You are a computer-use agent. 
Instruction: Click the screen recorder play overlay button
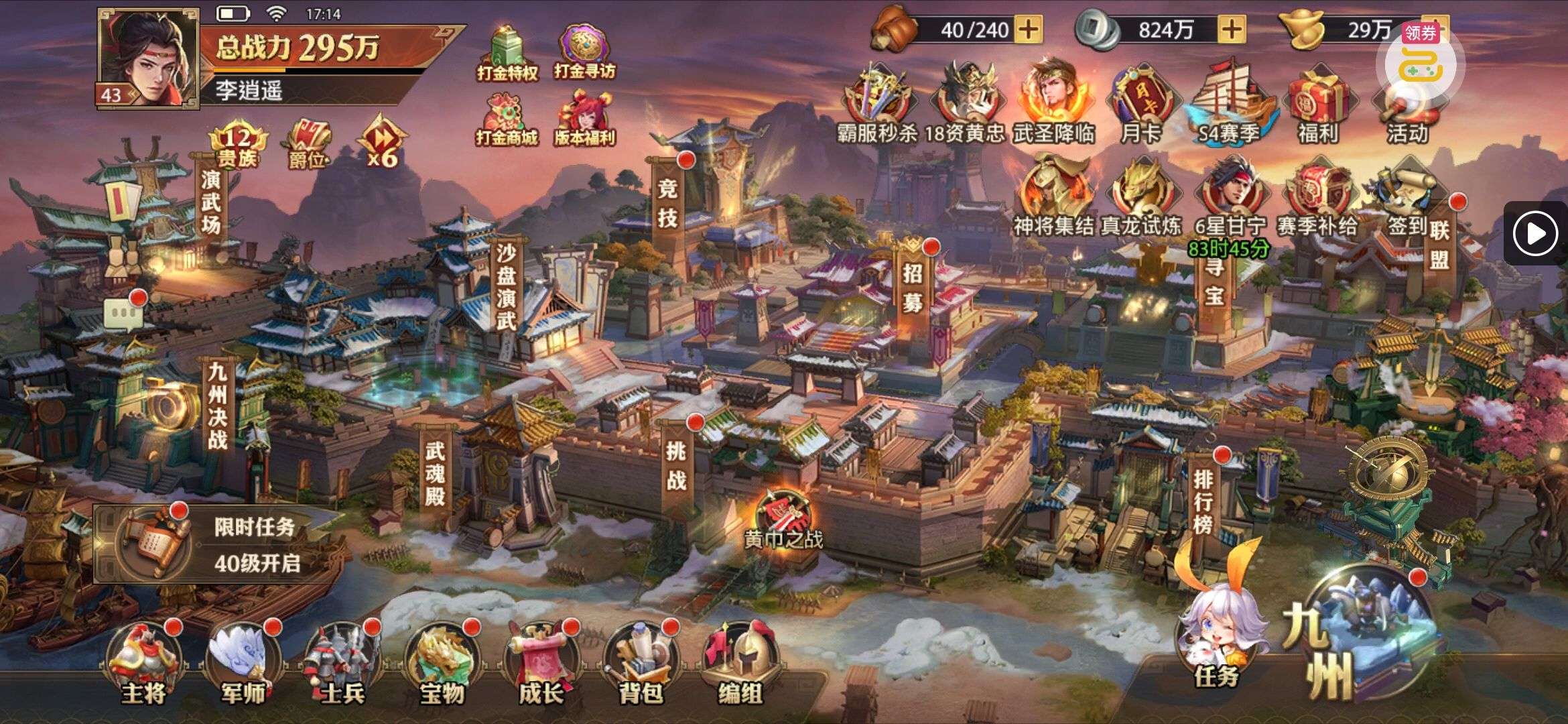pyautogui.click(x=1535, y=233)
